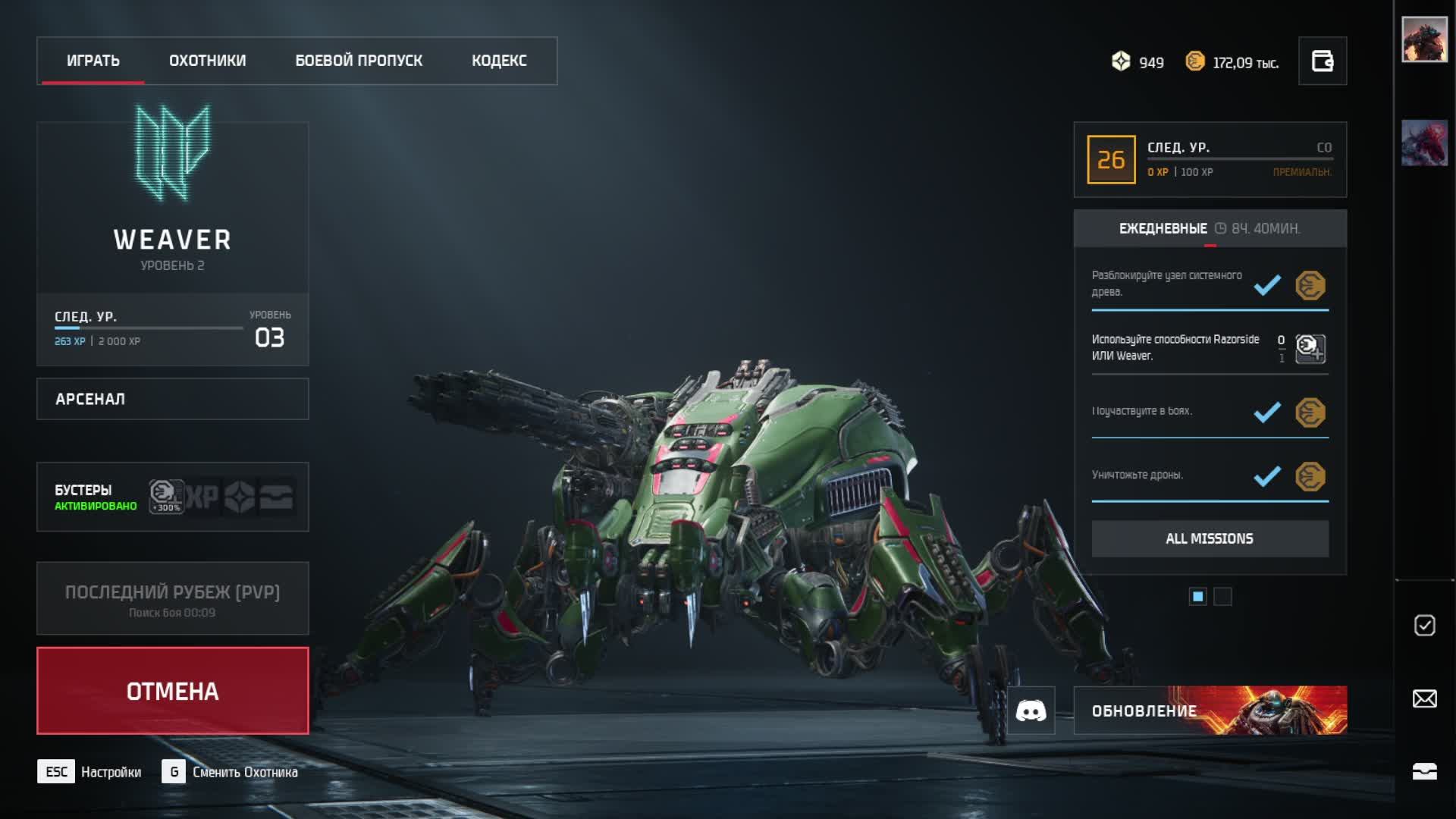Select the КОДЕКС tab
Image resolution: width=1456 pixels, height=819 pixels.
click(499, 61)
